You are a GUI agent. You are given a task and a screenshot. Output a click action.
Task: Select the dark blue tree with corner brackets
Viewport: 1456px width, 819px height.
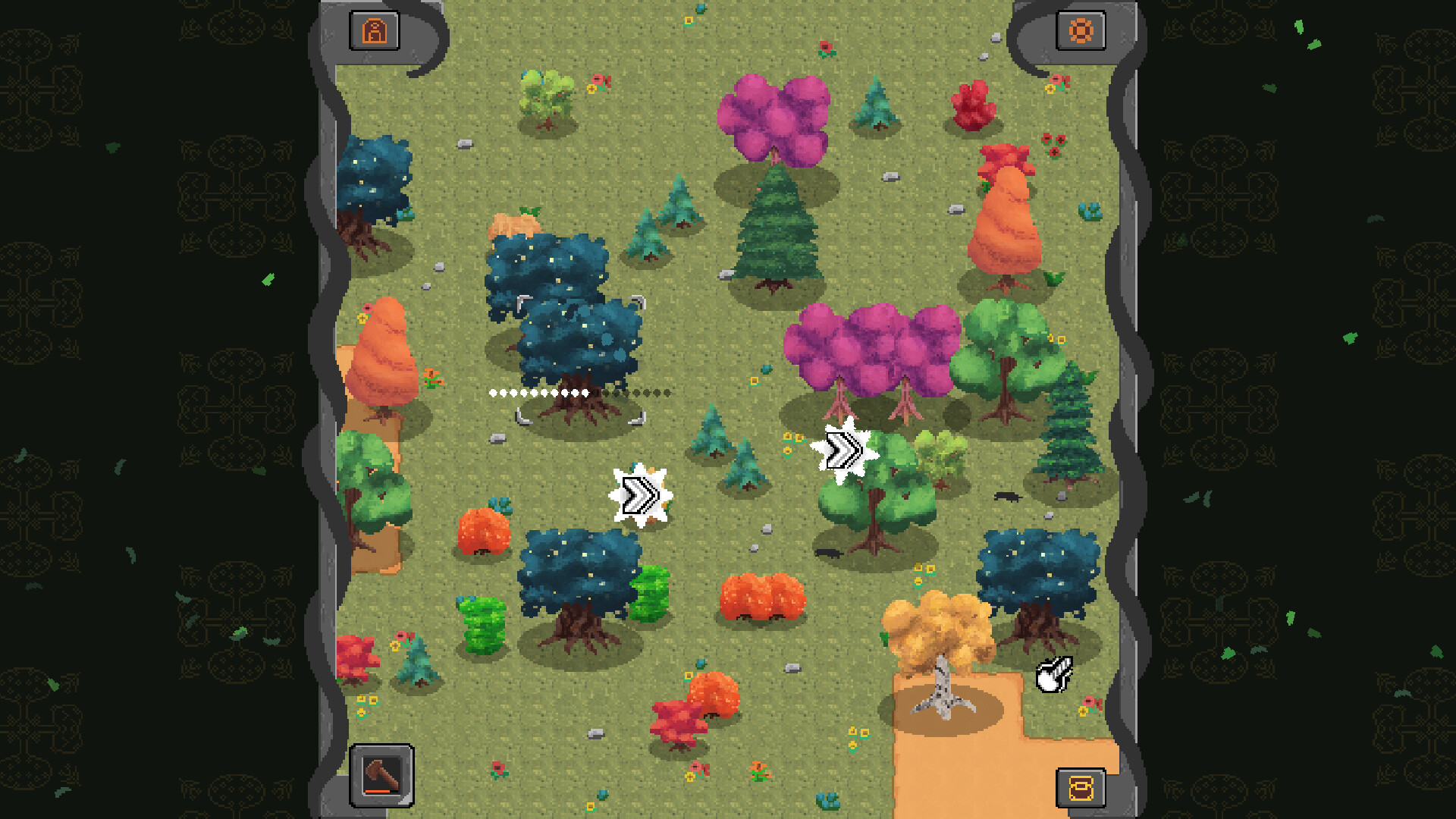tap(580, 341)
